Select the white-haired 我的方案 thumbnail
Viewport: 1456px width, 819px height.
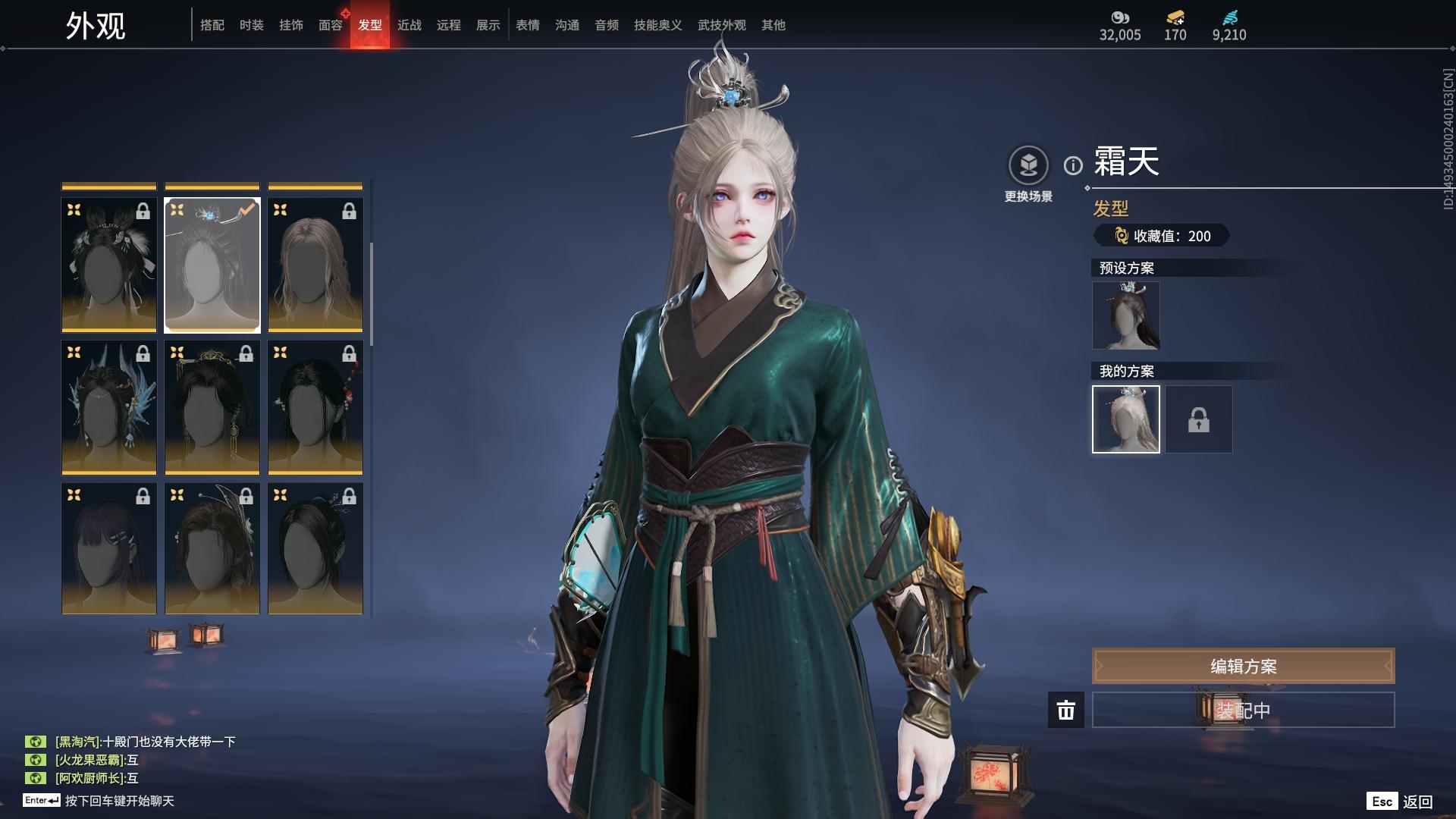click(1126, 419)
